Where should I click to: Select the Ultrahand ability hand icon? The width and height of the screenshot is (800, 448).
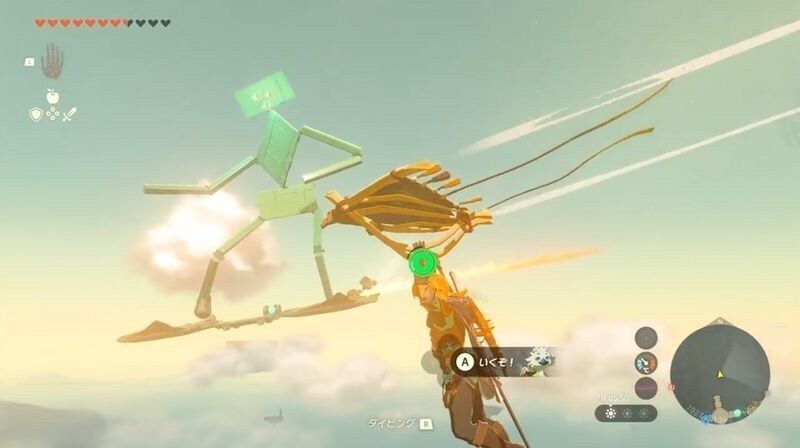tap(51, 62)
